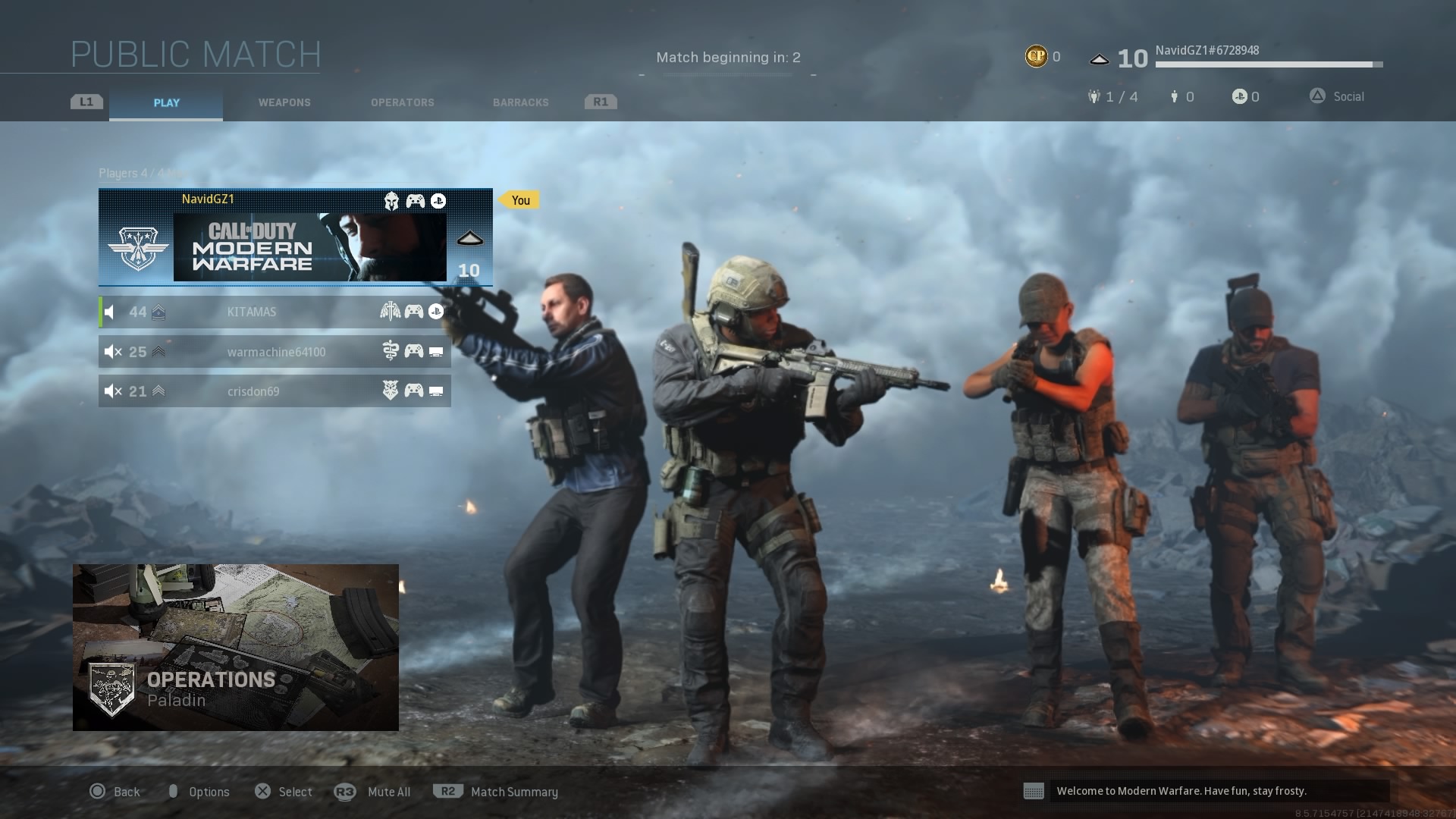This screenshot has height=819, width=1456.
Task: Switch to the WEAPONS tab
Action: click(284, 102)
